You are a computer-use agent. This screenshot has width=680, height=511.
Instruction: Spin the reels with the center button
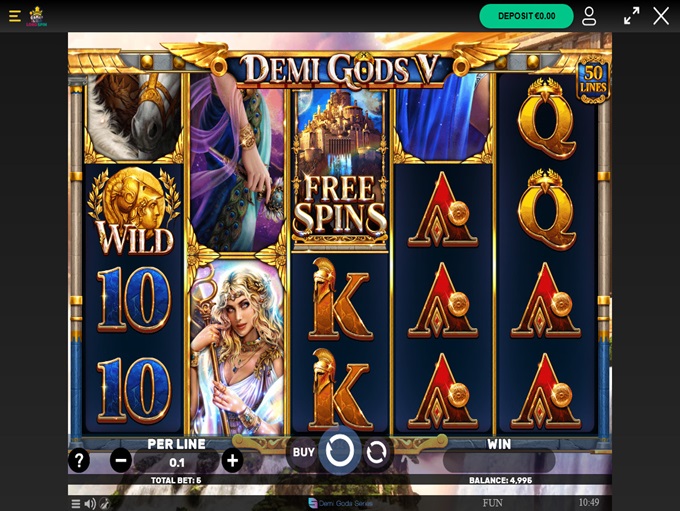[x=340, y=451]
